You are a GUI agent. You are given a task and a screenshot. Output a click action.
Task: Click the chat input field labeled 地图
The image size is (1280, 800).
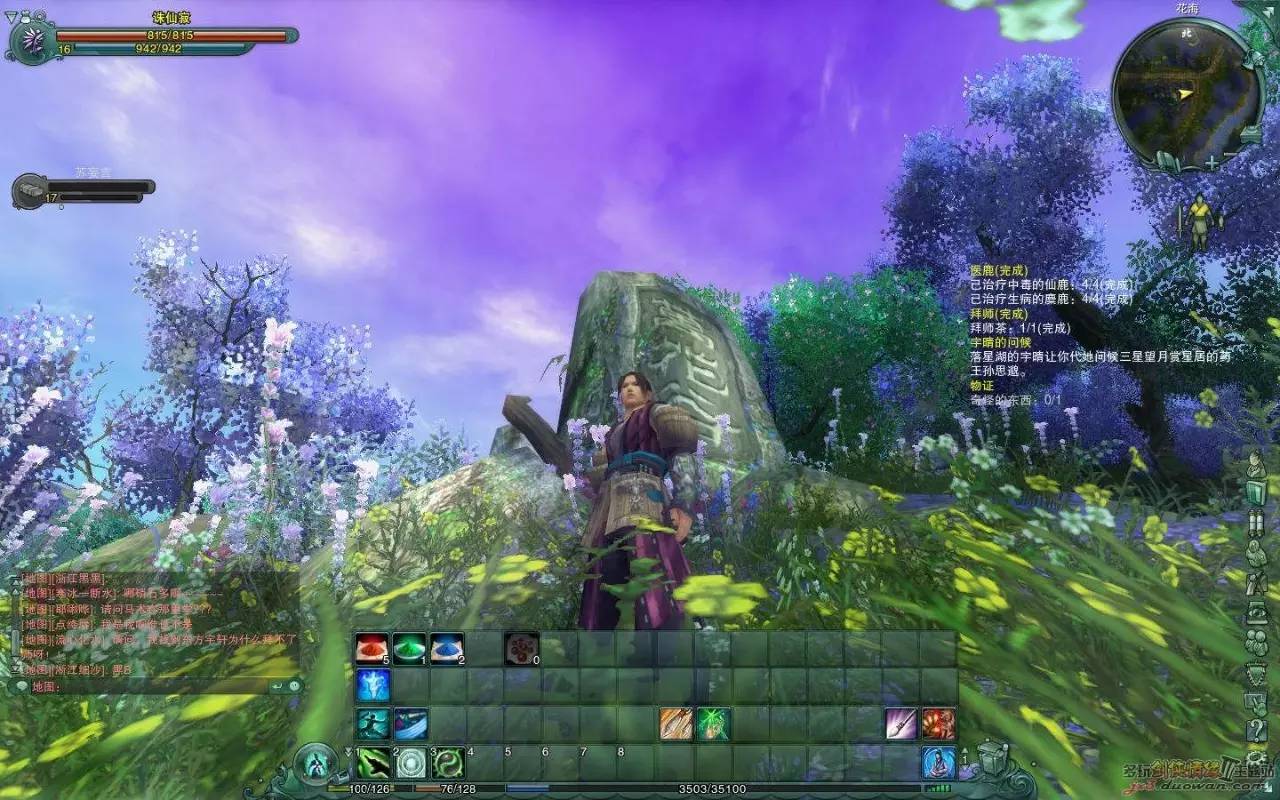point(150,687)
